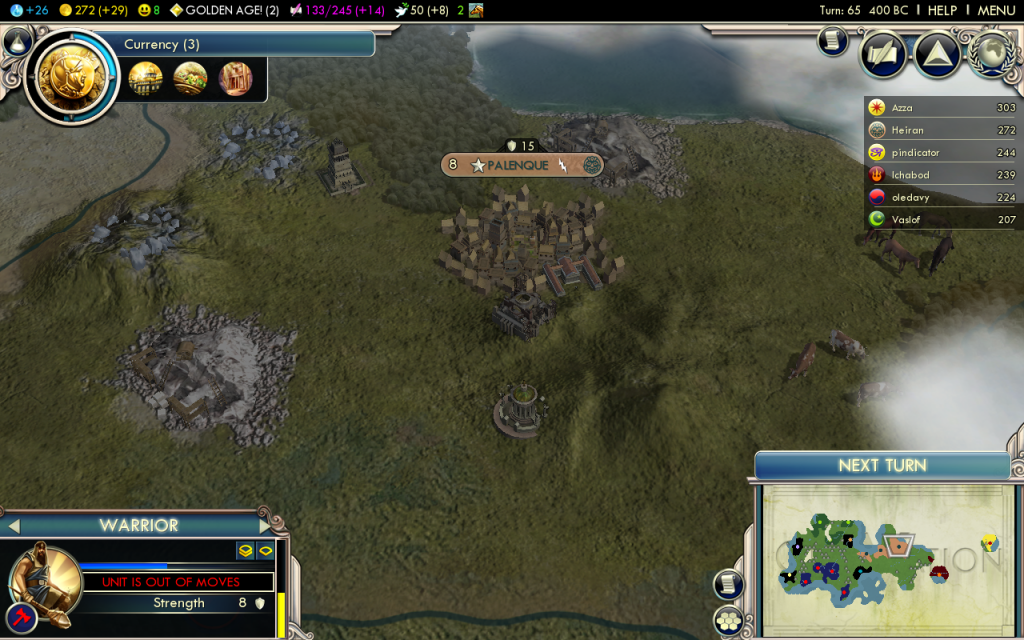End the turn with Next Turn
1024x640 pixels.
[882, 465]
